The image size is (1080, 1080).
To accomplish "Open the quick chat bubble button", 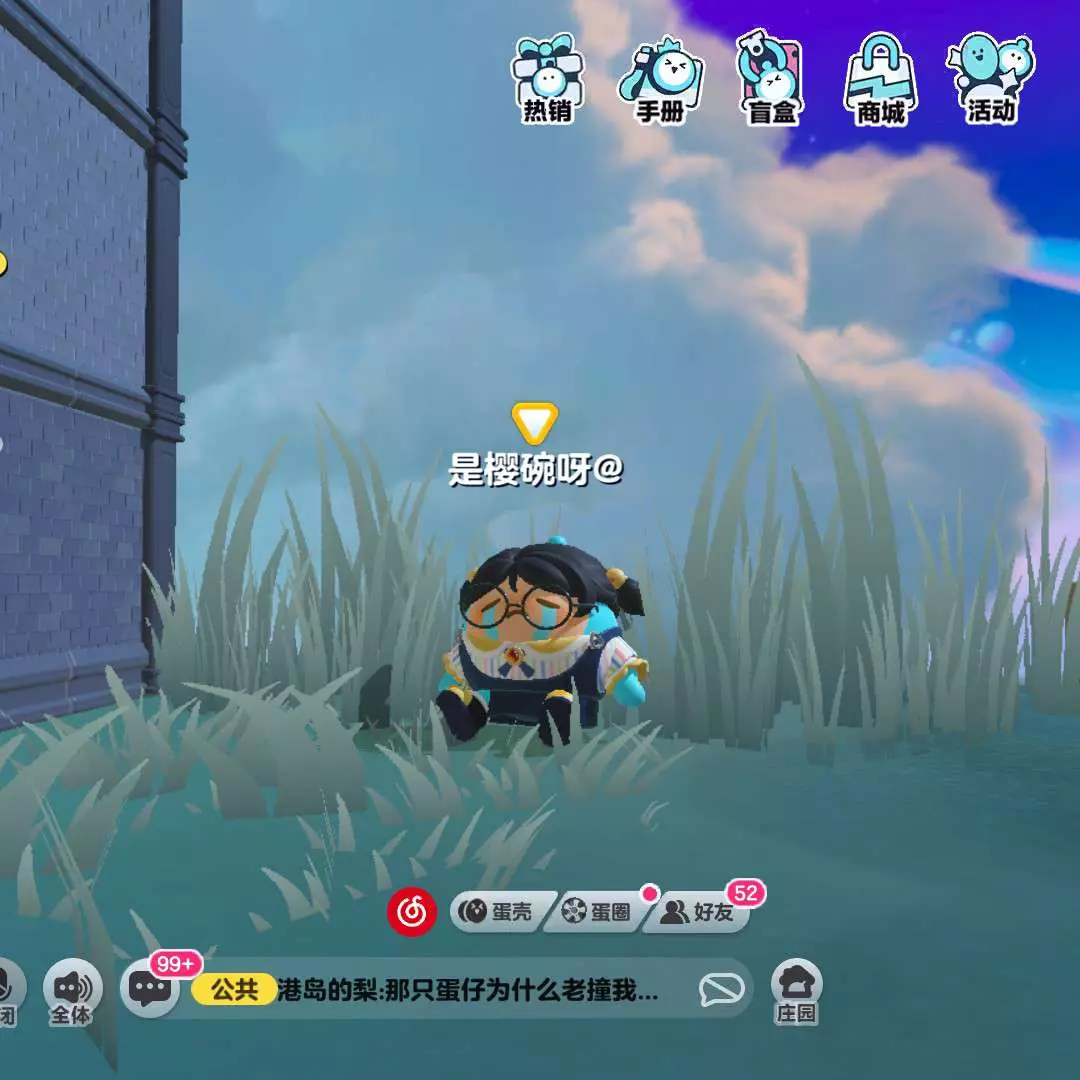I will pyautogui.click(x=720, y=990).
